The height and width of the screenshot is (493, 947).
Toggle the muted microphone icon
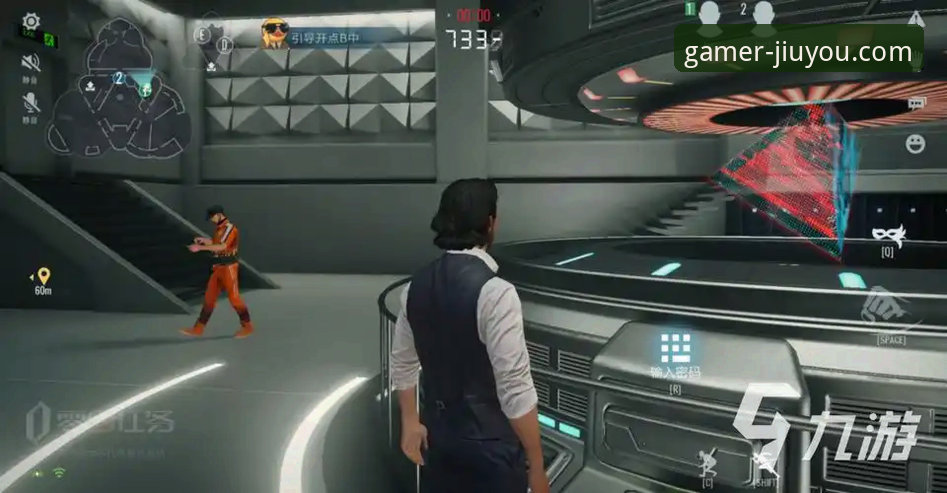[31, 102]
